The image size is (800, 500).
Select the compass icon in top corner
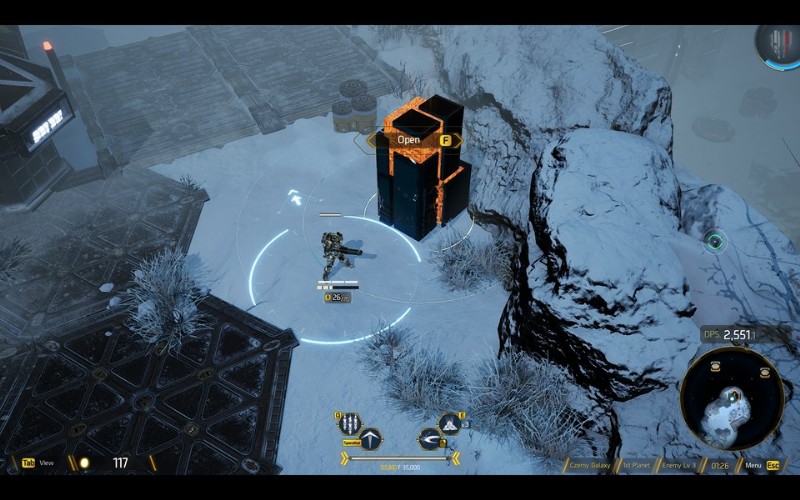point(777,45)
